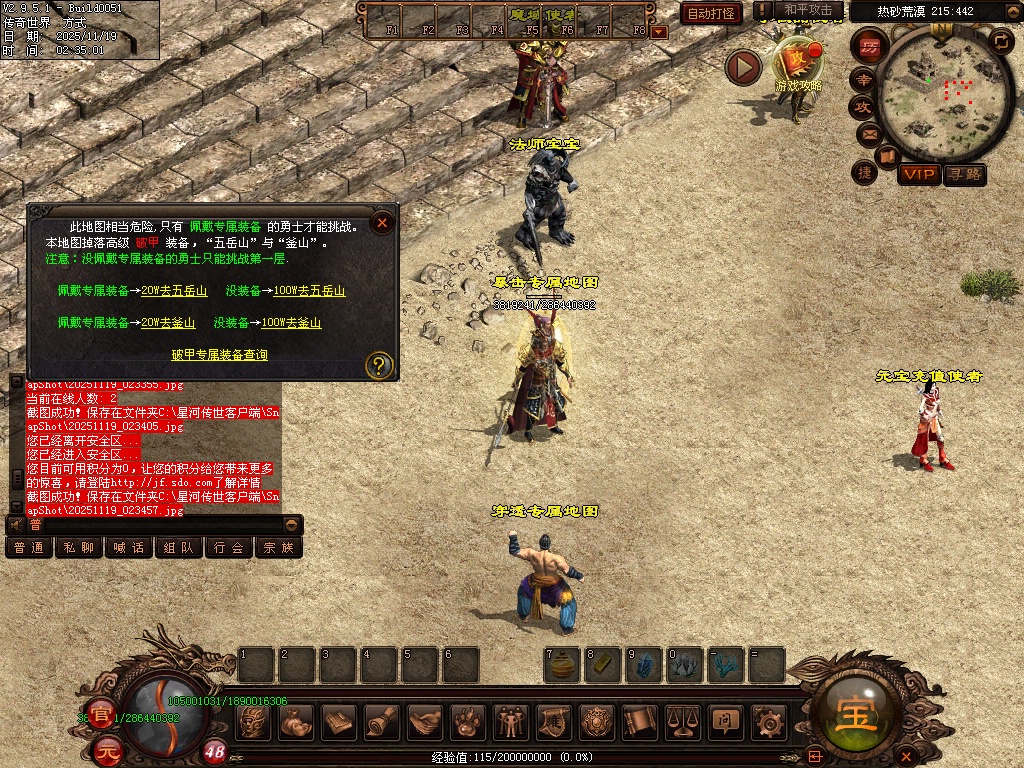Toggle the 自动打怪 auto-fight button
The height and width of the screenshot is (768, 1024).
click(711, 13)
